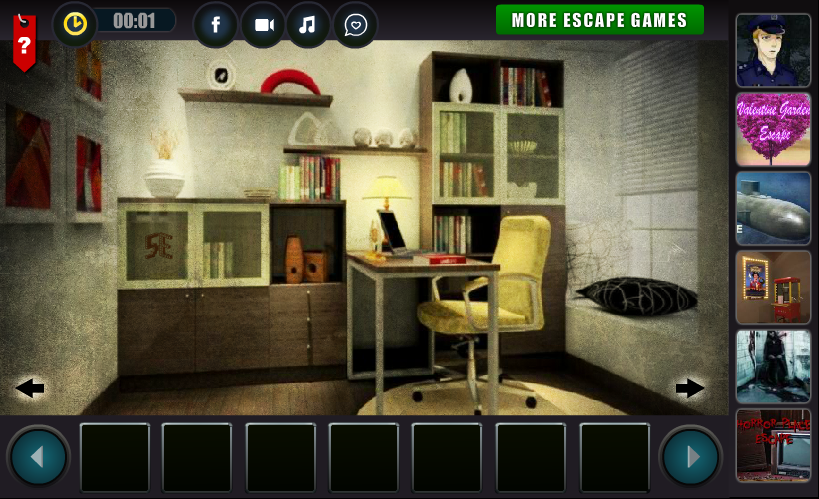Image resolution: width=819 pixels, height=499 pixels.
Task: Open the submarine game thumbnail
Action: pos(773,208)
